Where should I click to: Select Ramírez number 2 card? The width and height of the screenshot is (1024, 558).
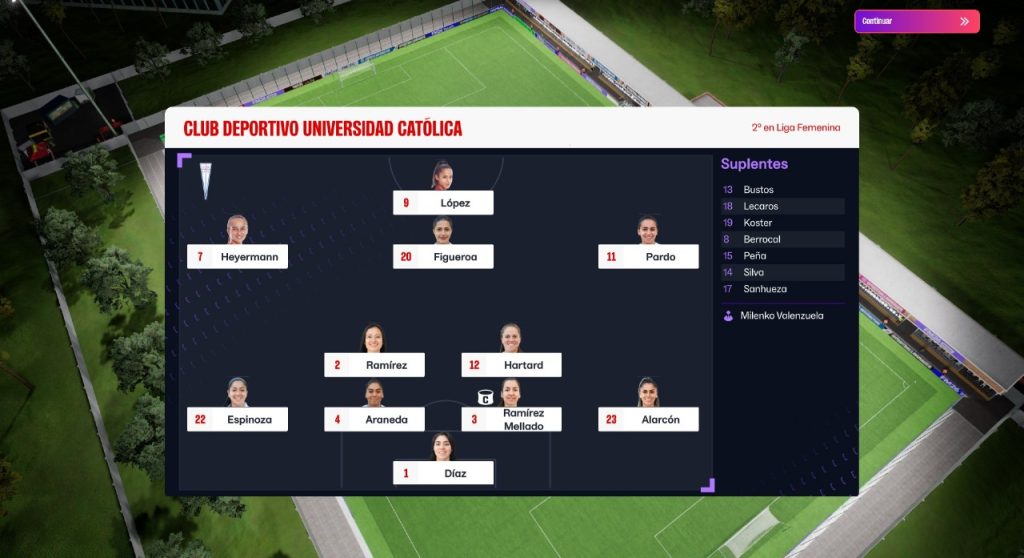pyautogui.click(x=374, y=365)
